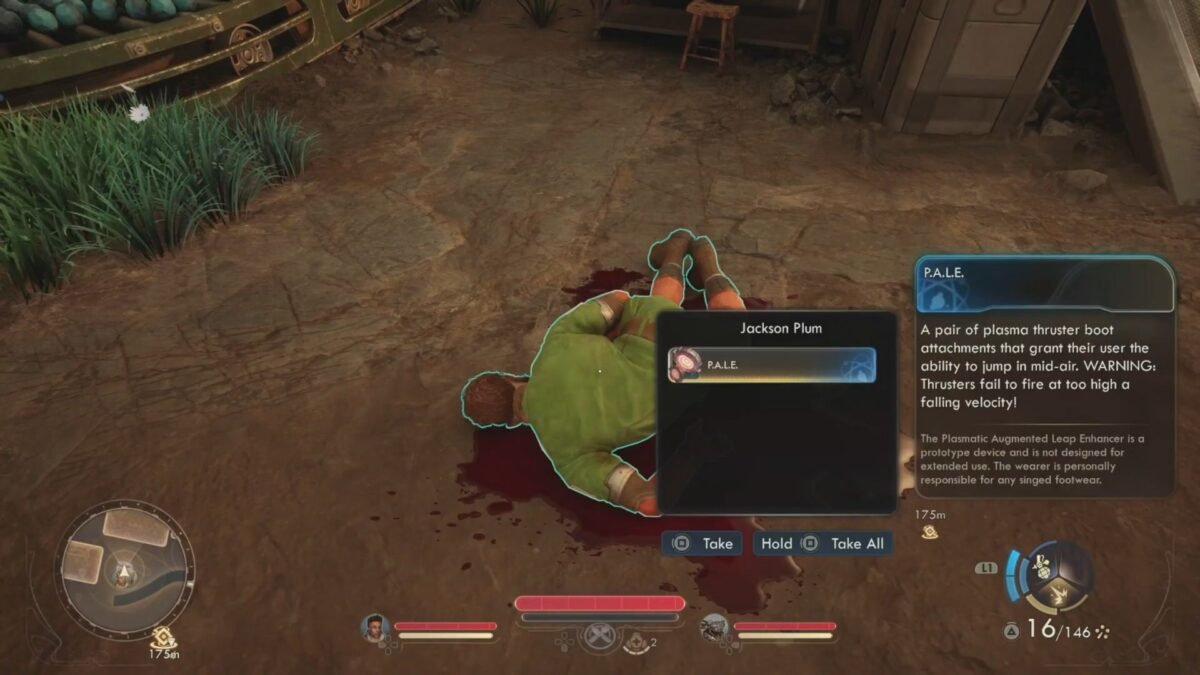
Task: Select the left companion portrait
Action: tap(375, 627)
